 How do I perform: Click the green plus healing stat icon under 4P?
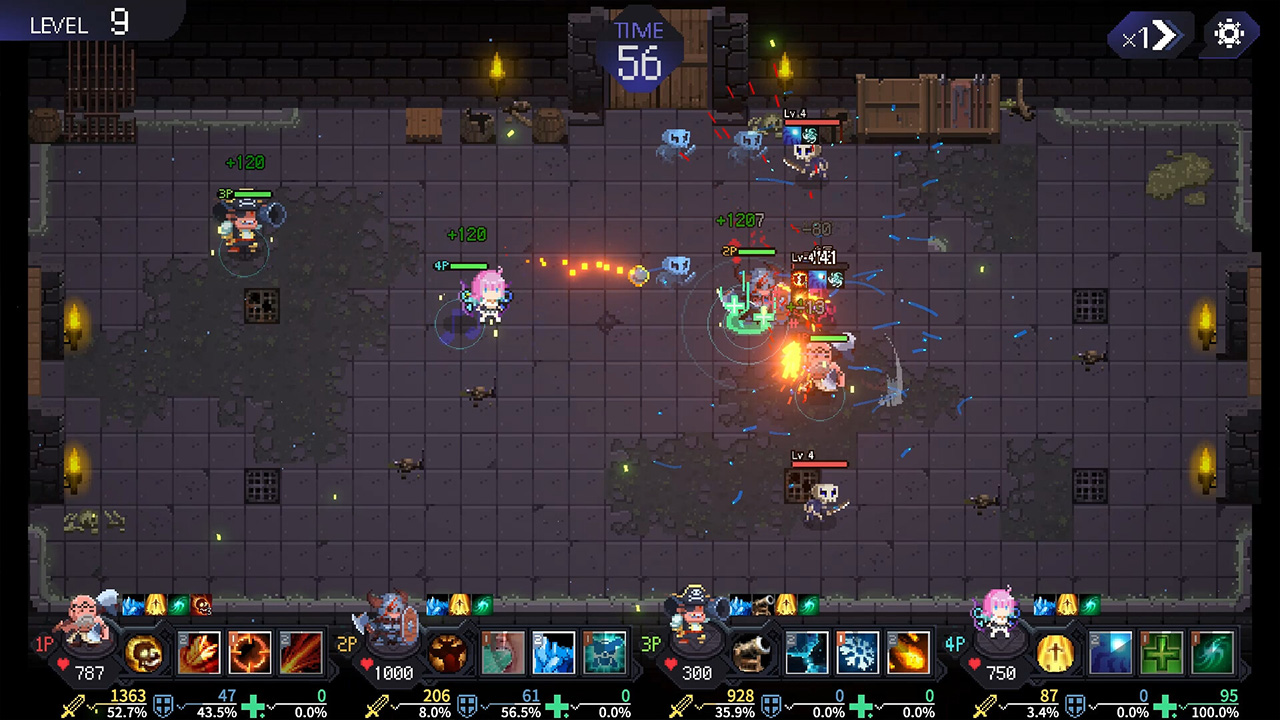coord(1165,705)
